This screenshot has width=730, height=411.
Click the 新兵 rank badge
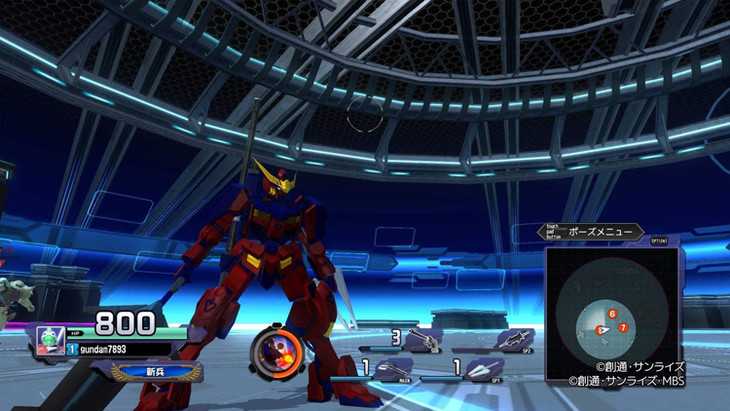click(153, 372)
